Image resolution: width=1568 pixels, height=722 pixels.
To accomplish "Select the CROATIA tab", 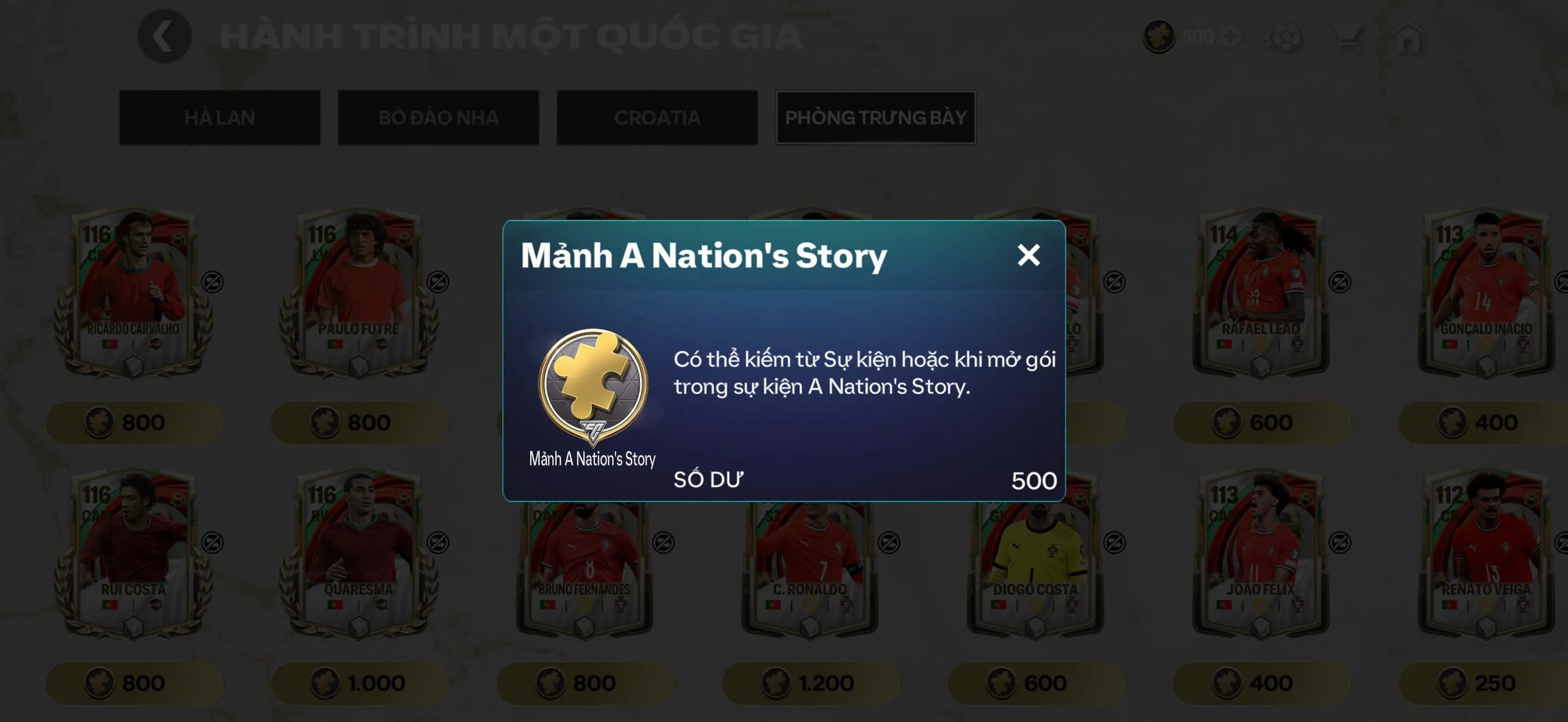I will [656, 118].
